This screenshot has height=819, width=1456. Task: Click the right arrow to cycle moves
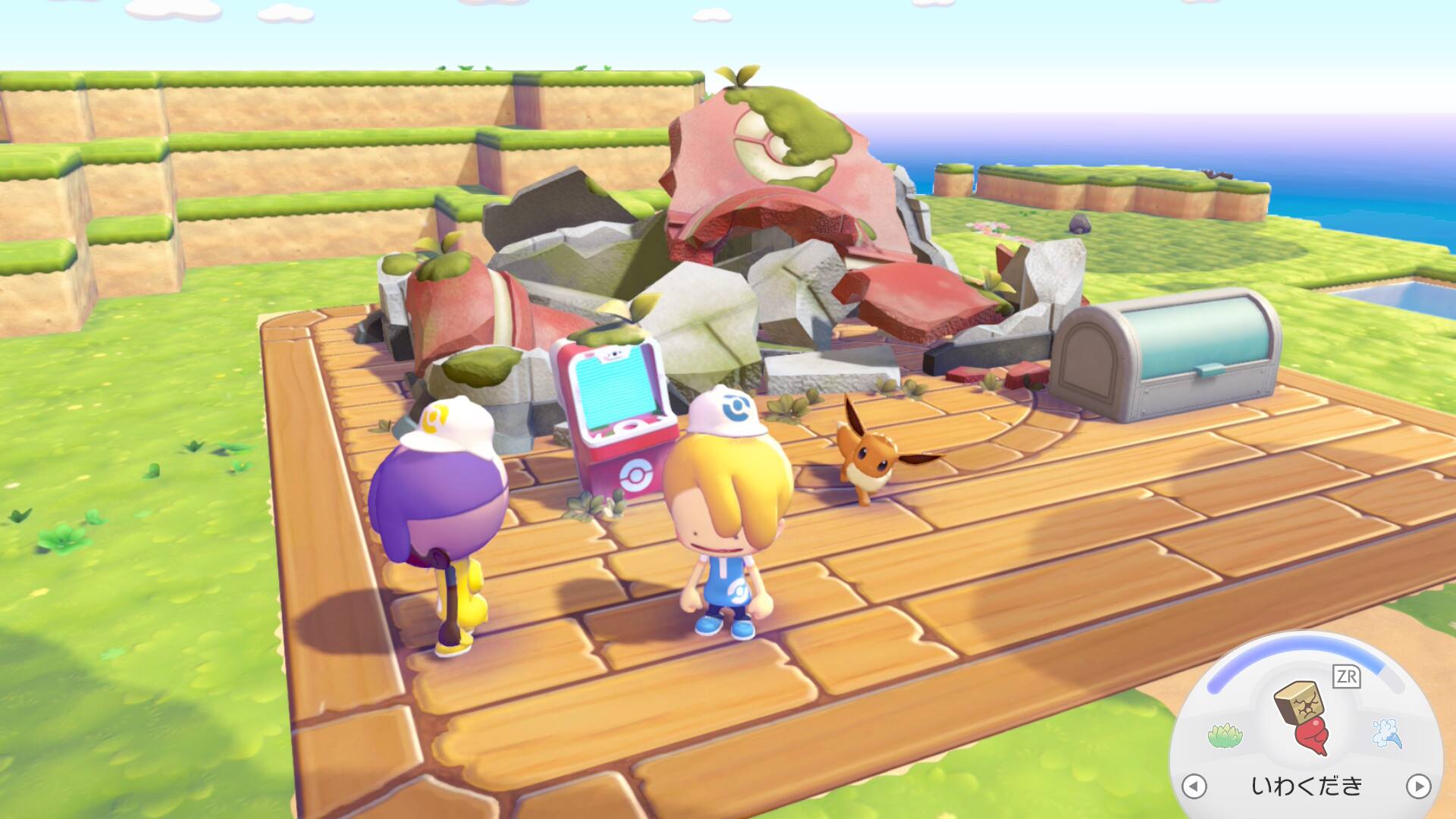click(x=1418, y=786)
